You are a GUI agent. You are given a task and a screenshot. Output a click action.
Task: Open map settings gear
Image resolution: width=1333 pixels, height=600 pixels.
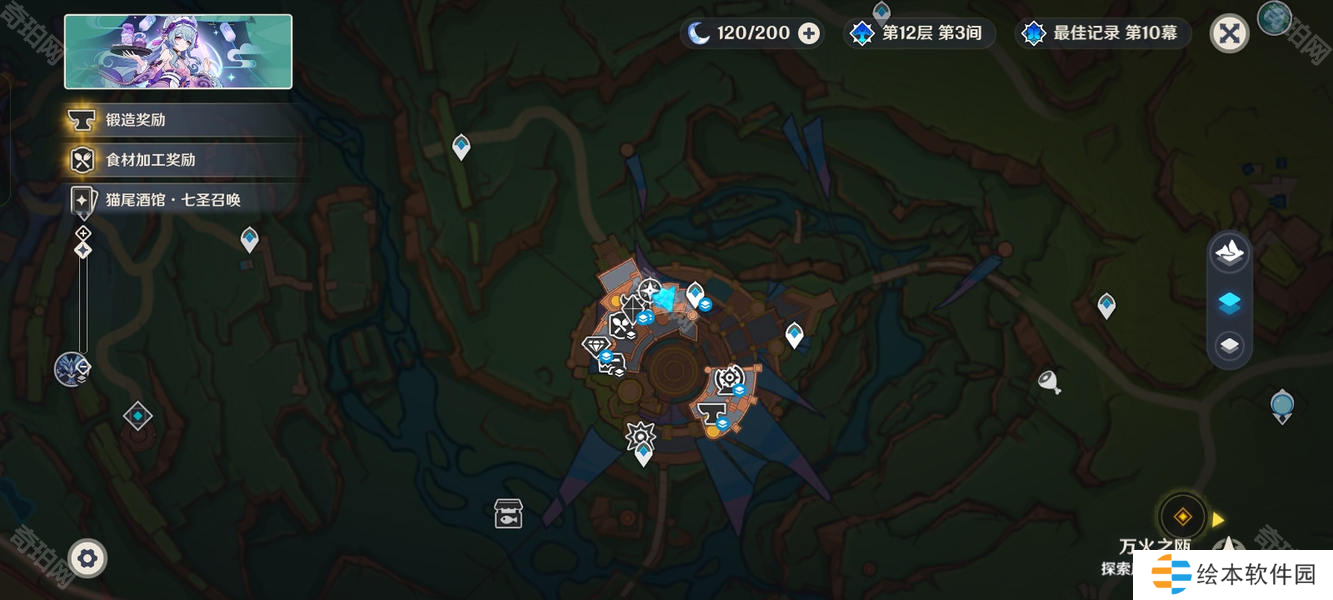[x=87, y=558]
